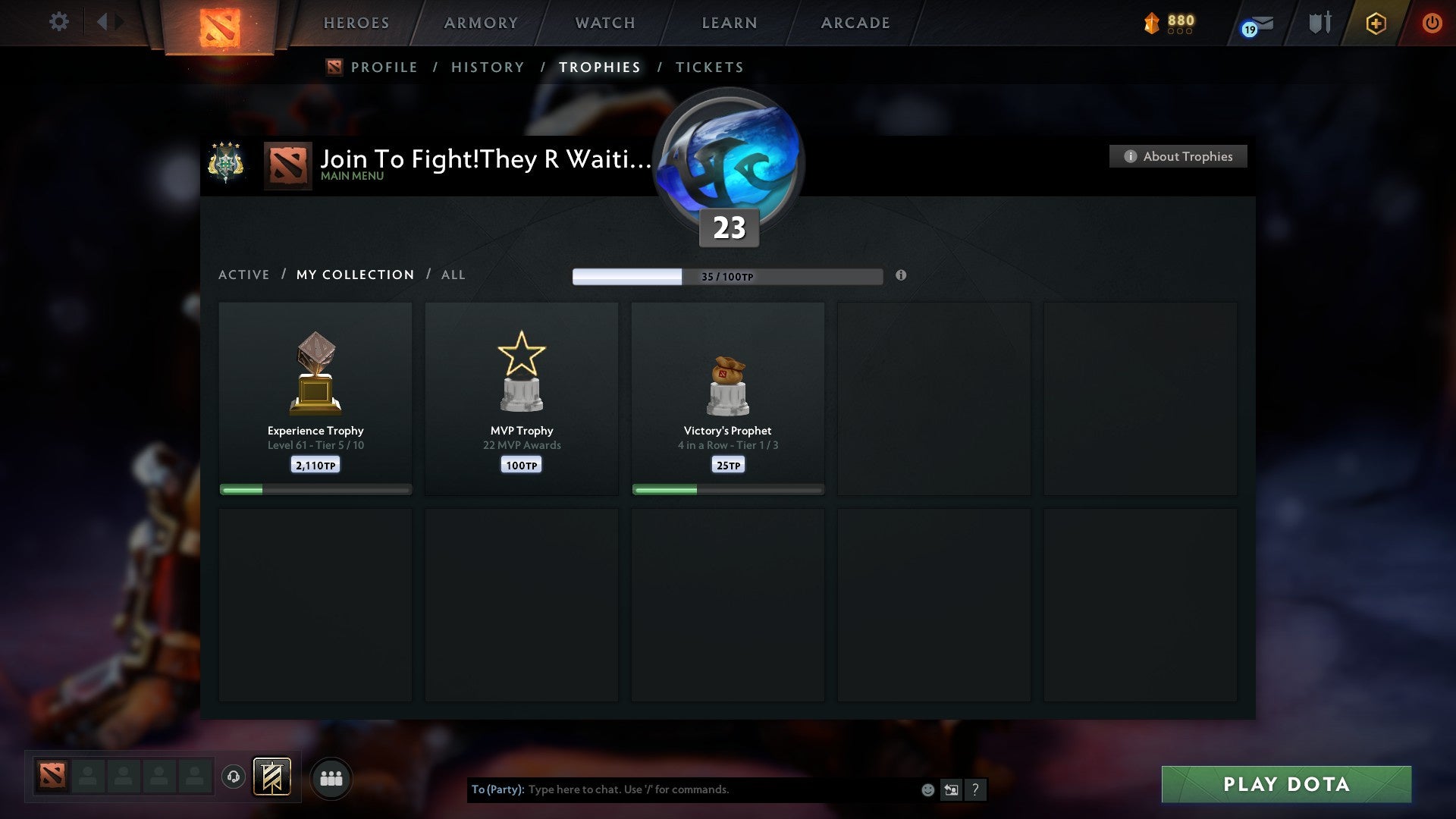The height and width of the screenshot is (819, 1456).
Task: Click the armory shield and sword icon
Action: pos(1319,23)
